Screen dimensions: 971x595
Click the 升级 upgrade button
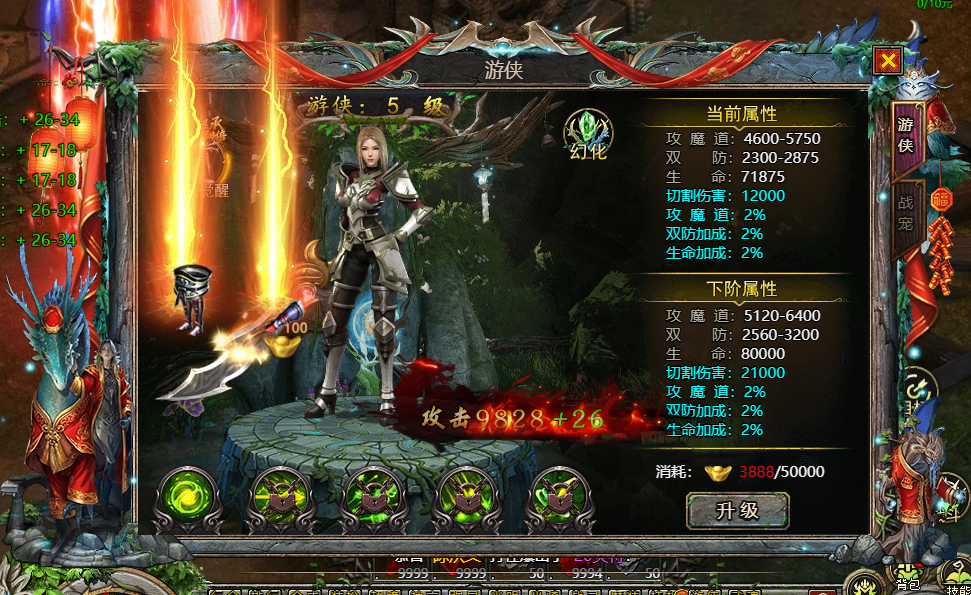737,510
